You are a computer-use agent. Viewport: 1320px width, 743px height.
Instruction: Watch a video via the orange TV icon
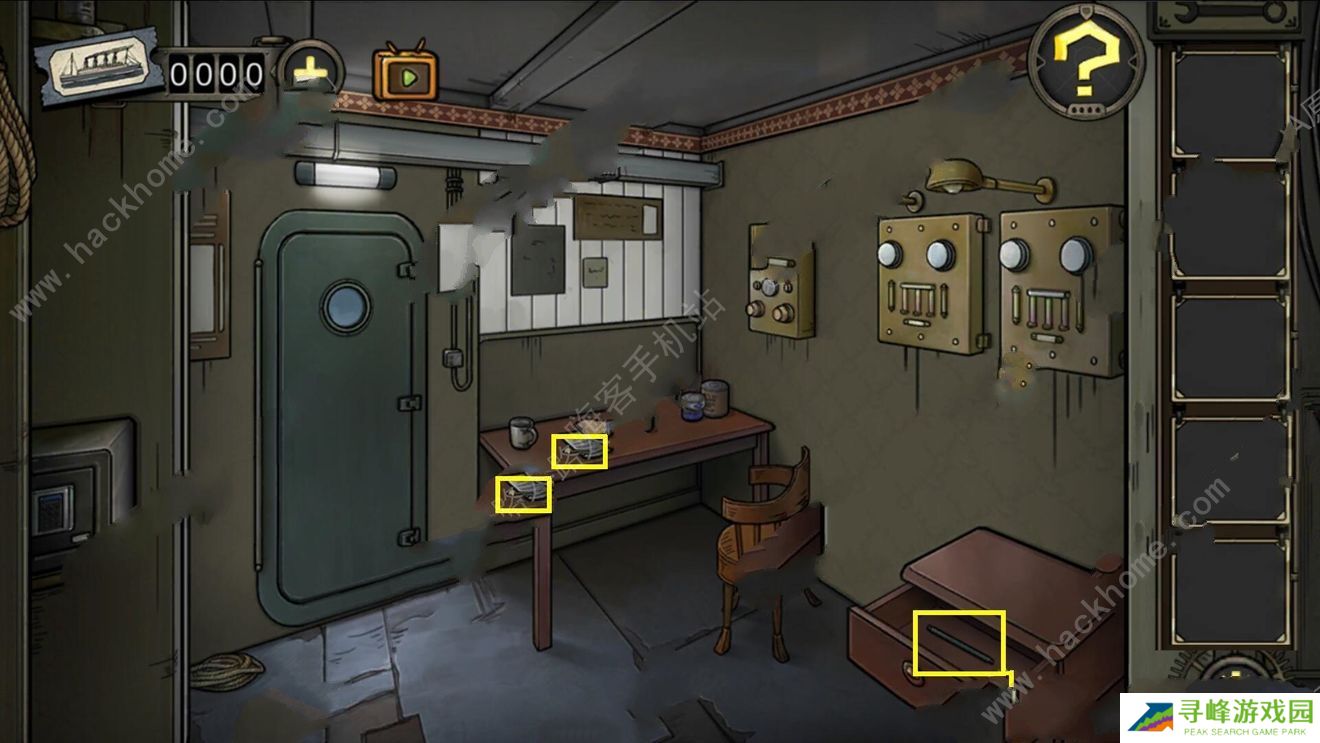(405, 72)
